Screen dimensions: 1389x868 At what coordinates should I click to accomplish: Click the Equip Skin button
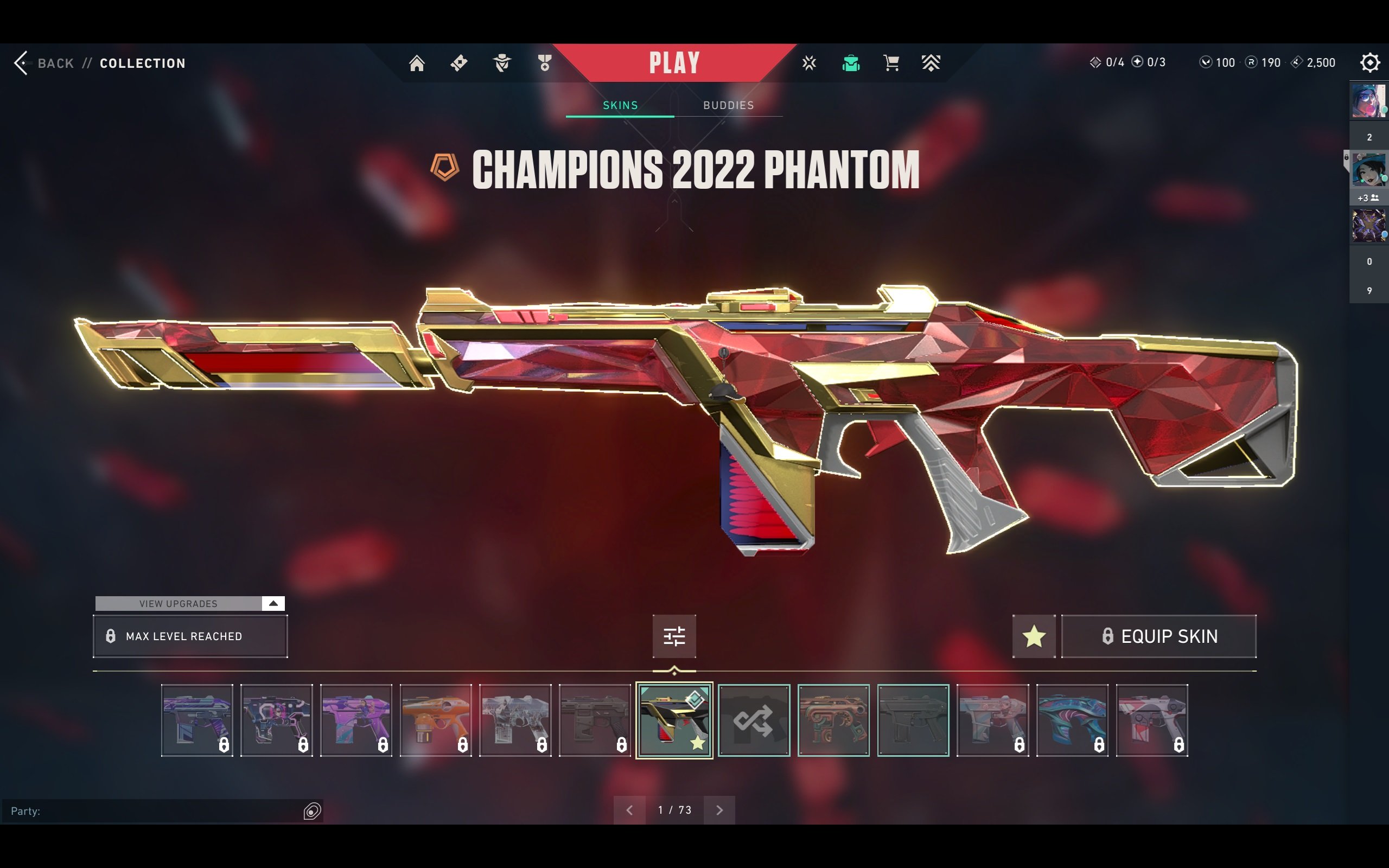[1158, 636]
